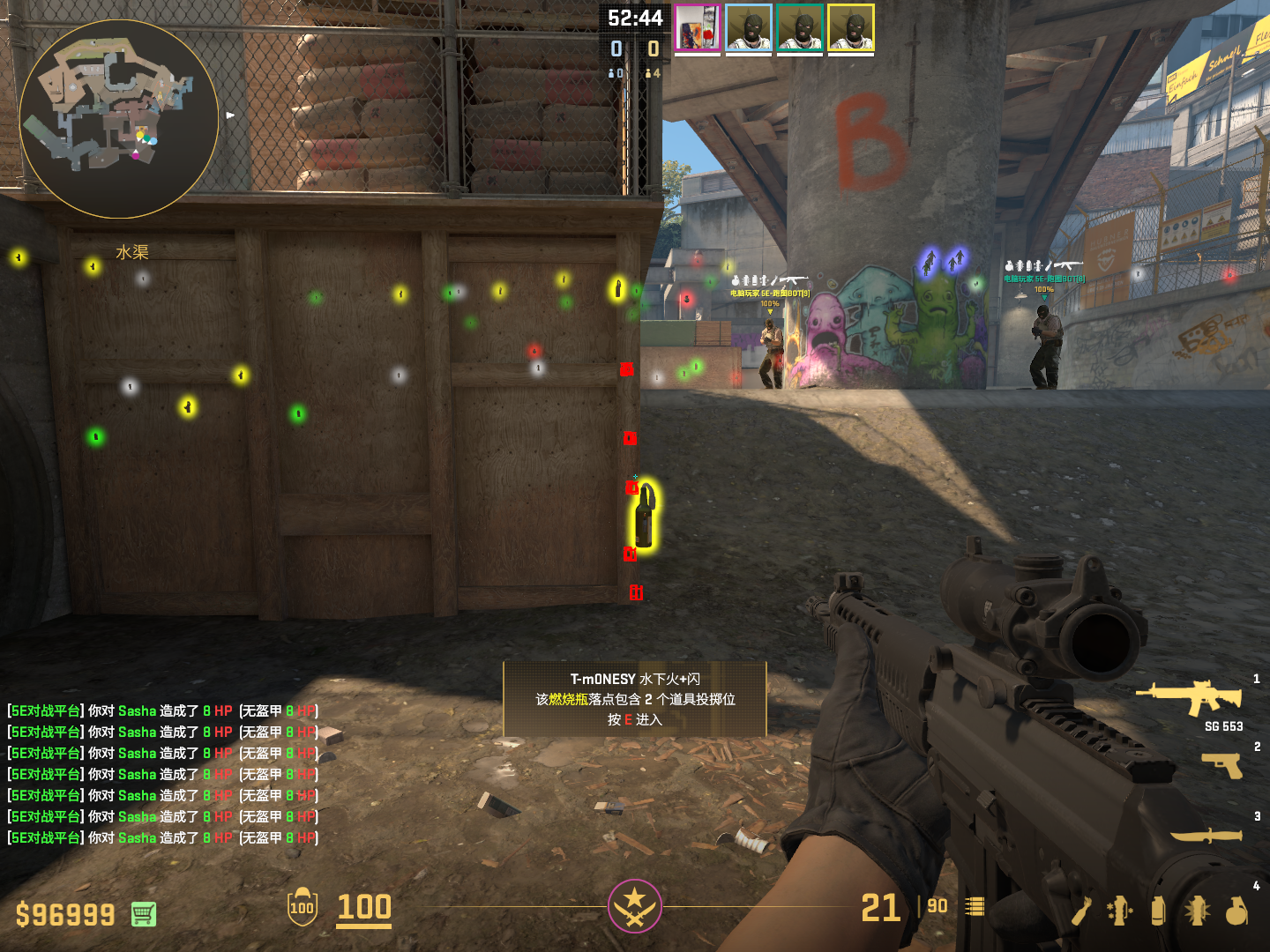Select the knife weapon slot
Image resolution: width=1270 pixels, height=952 pixels.
(x=1206, y=835)
